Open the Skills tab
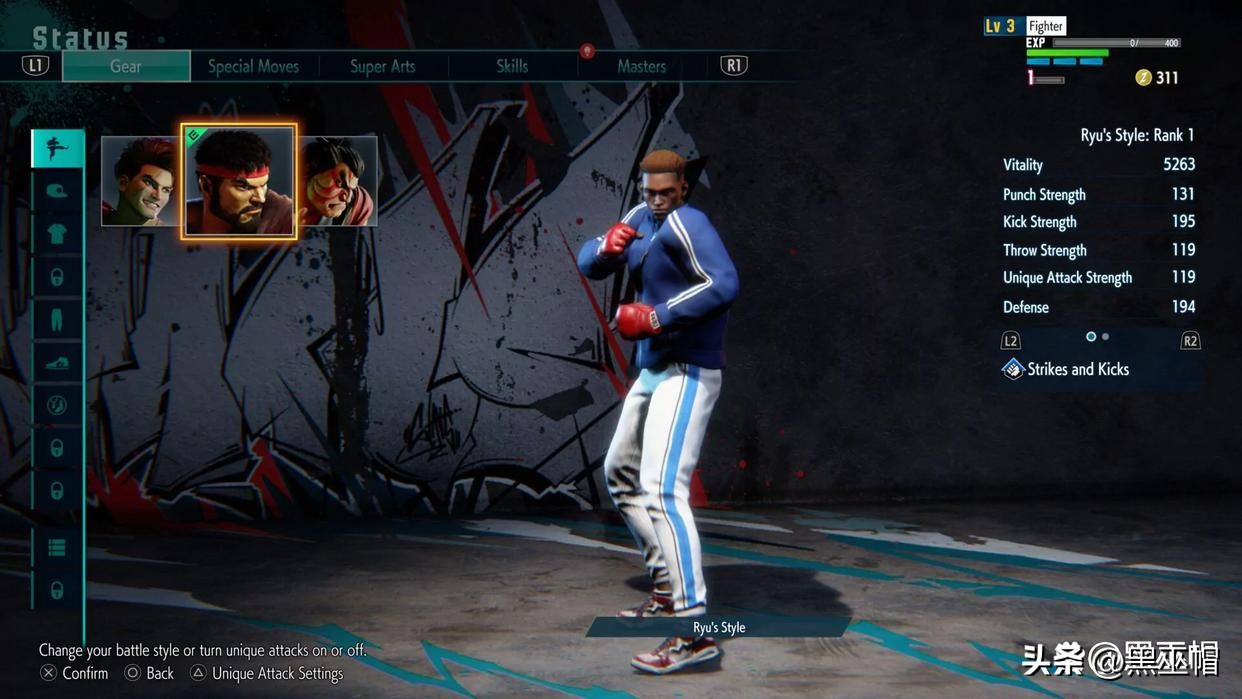The width and height of the screenshot is (1242, 699). (512, 66)
